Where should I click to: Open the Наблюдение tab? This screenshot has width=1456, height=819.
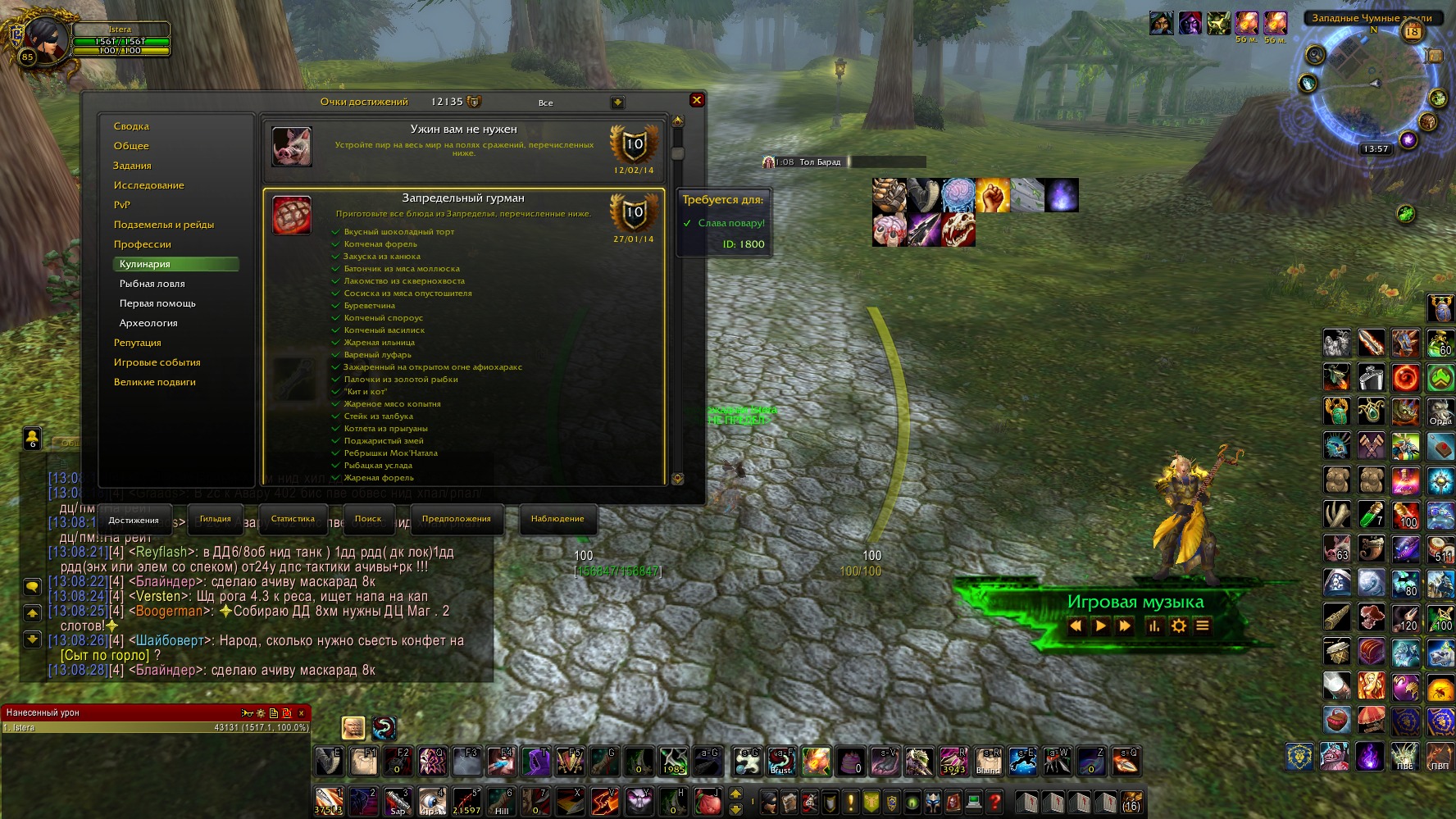point(557,519)
